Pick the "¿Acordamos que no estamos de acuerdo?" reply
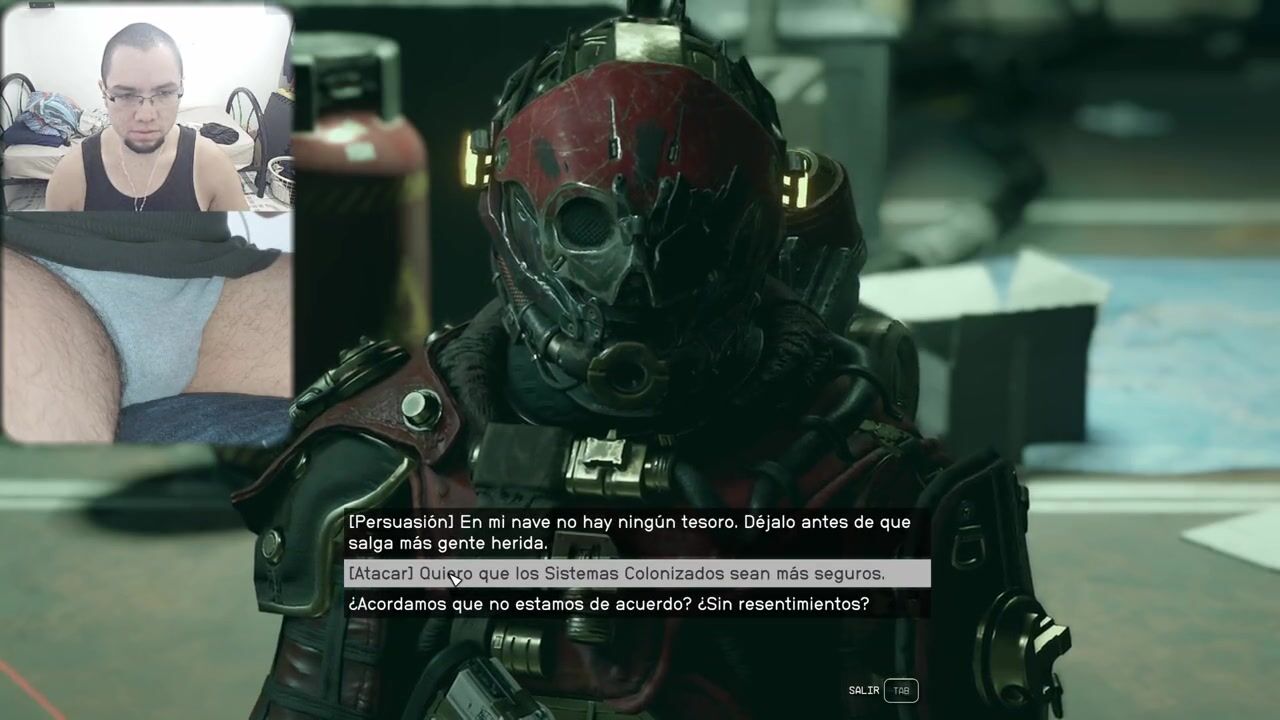Screen dimensions: 1280x720 608,604
